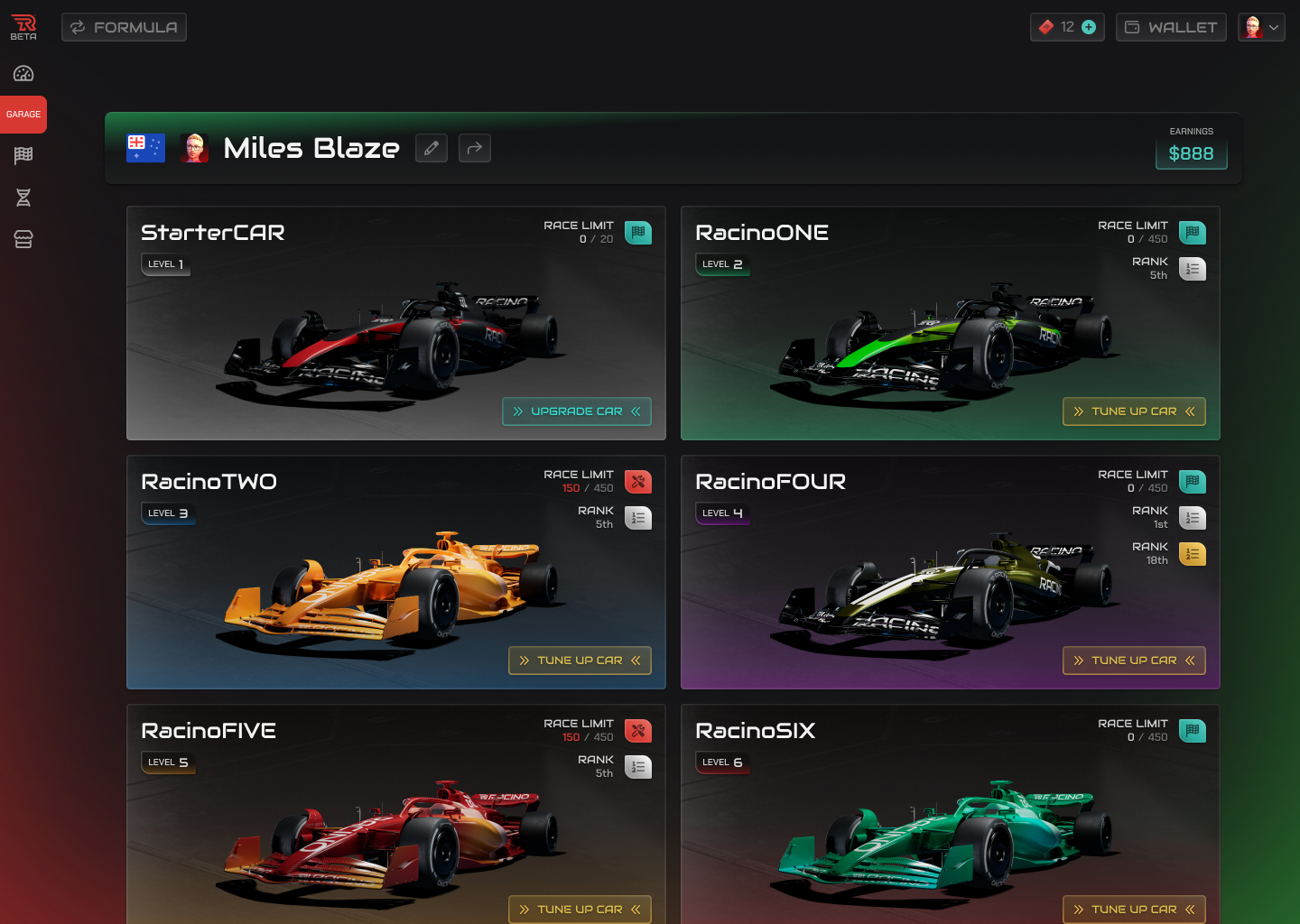The width and height of the screenshot is (1300, 924).
Task: Add more tickets with the plus icon
Action: tap(1089, 27)
